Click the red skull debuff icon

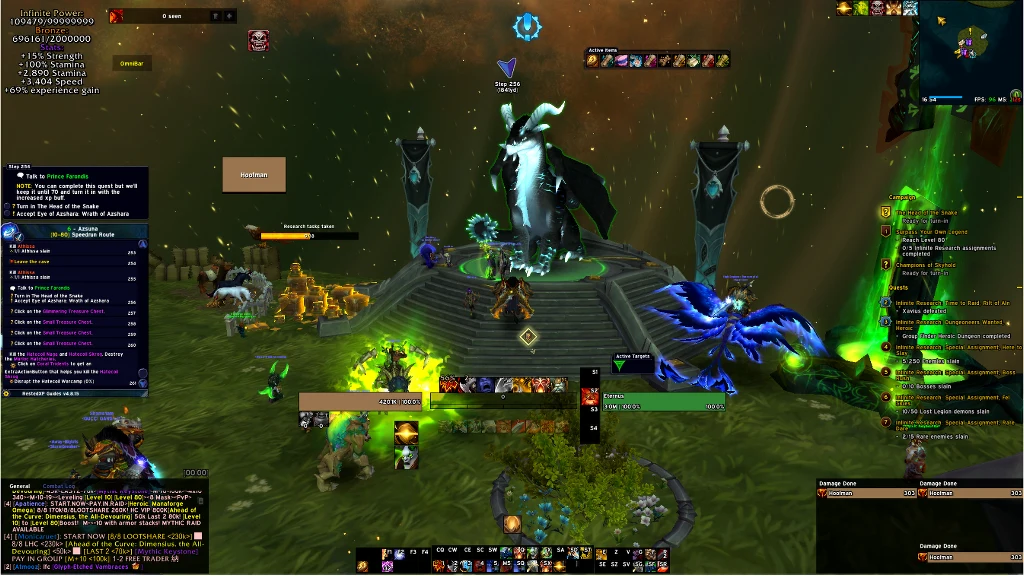(x=257, y=41)
